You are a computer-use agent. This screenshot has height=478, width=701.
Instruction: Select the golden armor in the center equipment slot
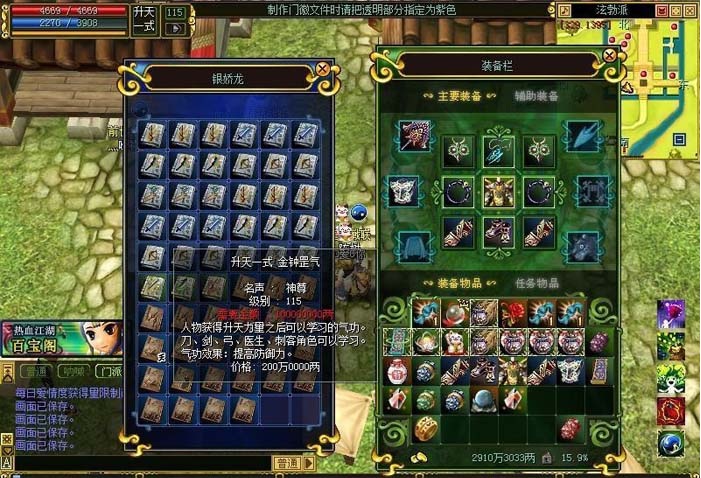coord(498,190)
